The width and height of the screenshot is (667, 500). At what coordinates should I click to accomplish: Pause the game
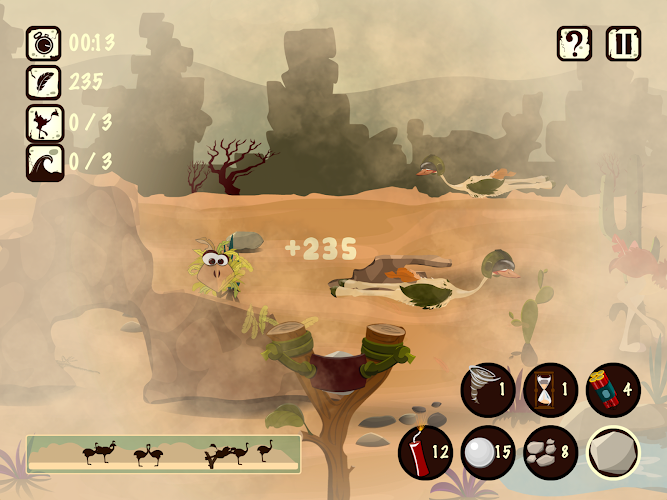(x=624, y=44)
